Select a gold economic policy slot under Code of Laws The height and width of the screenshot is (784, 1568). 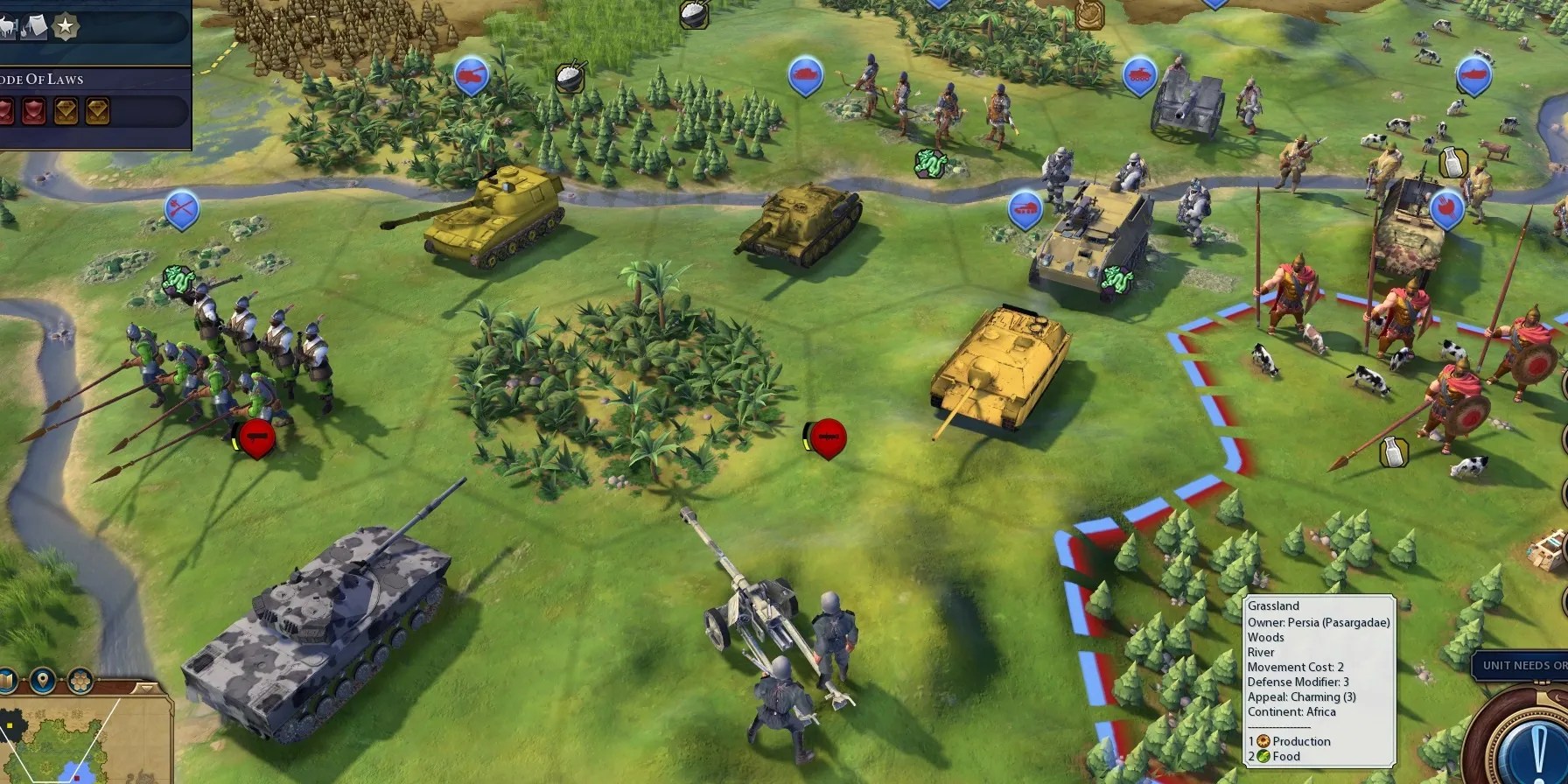65,110
